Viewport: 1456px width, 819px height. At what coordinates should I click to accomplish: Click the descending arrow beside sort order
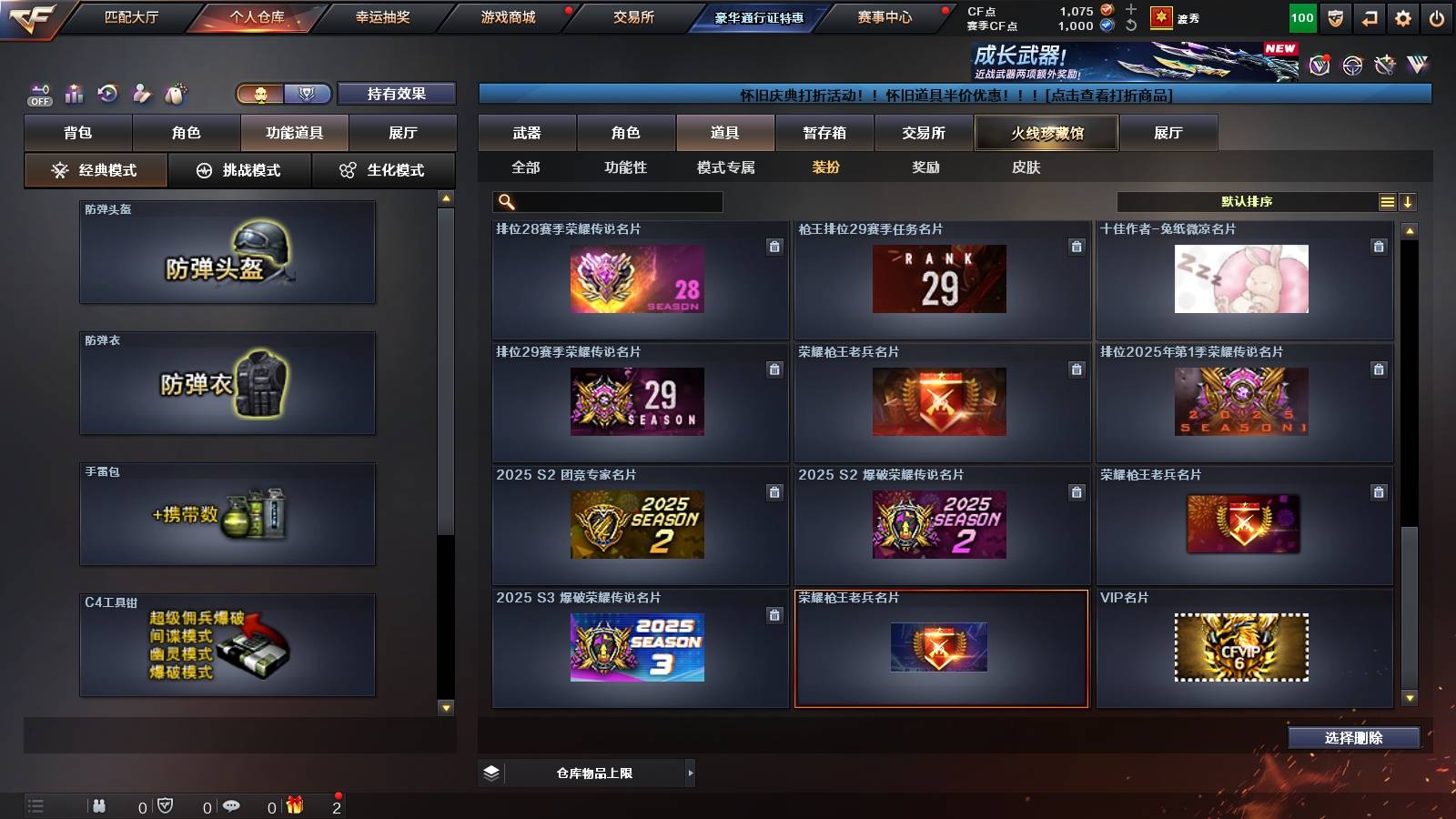tap(1409, 201)
